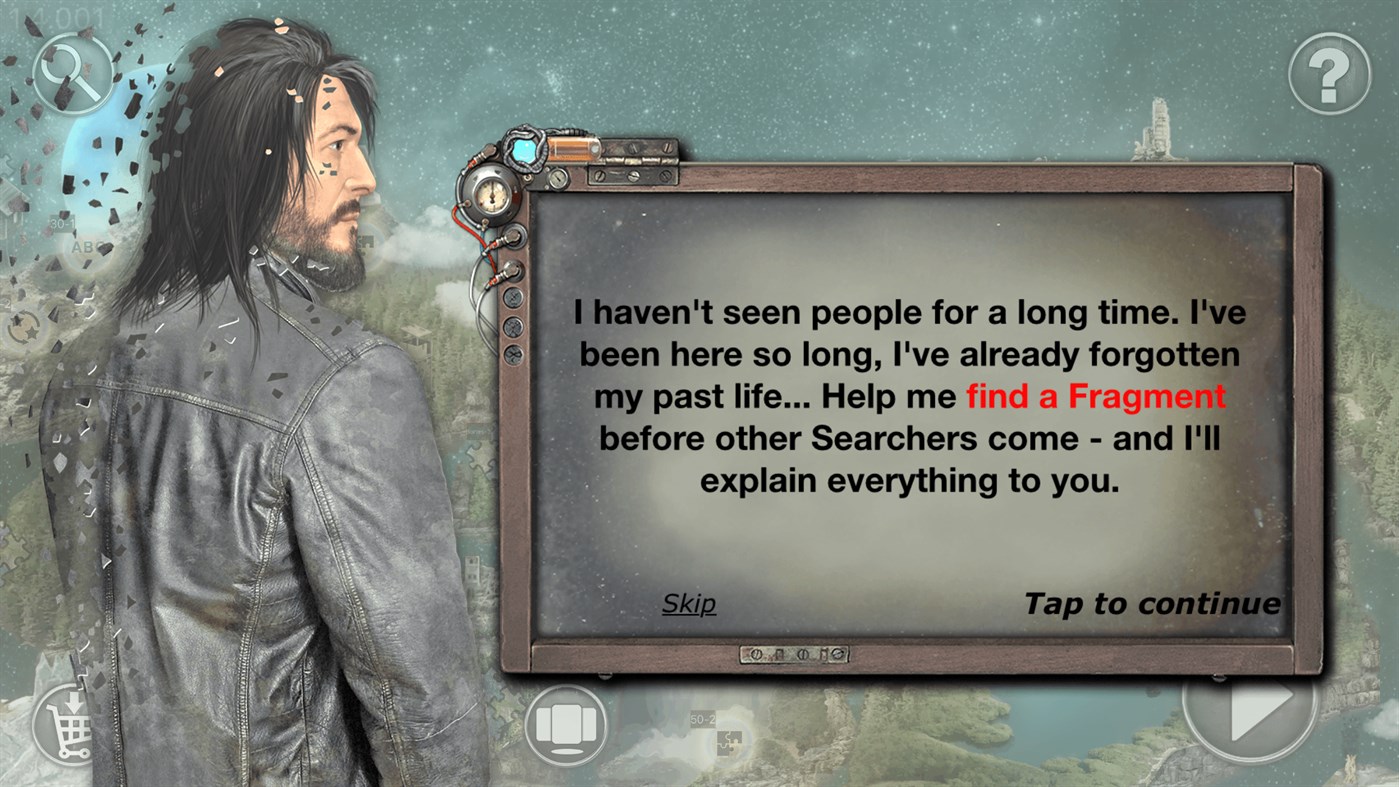Click the Skip link

688,604
